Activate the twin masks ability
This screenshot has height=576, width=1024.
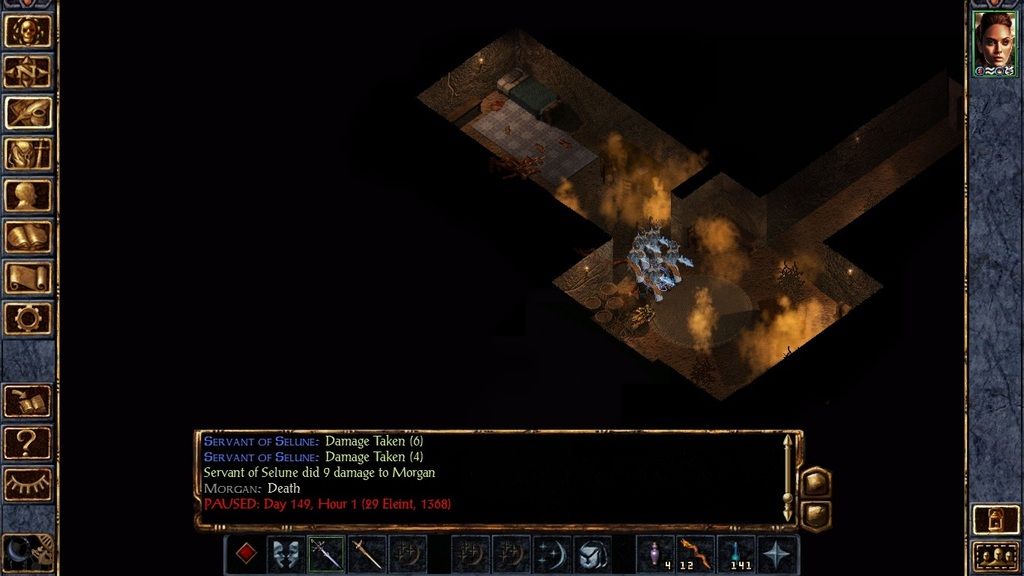coord(286,553)
